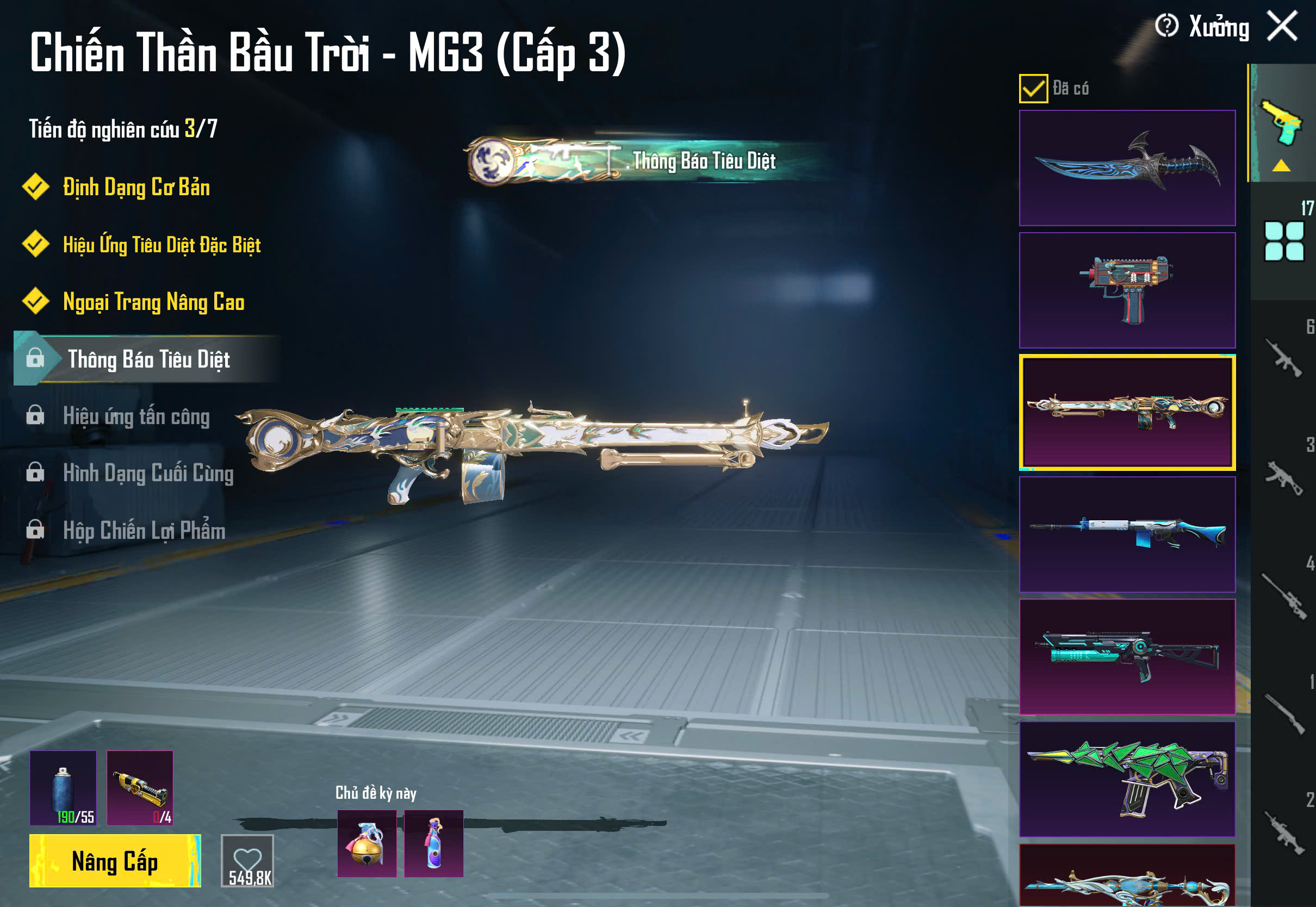Image resolution: width=1316 pixels, height=907 pixels.
Task: Show the Hình Dạng Cuối Cùng stage
Action: tap(148, 473)
